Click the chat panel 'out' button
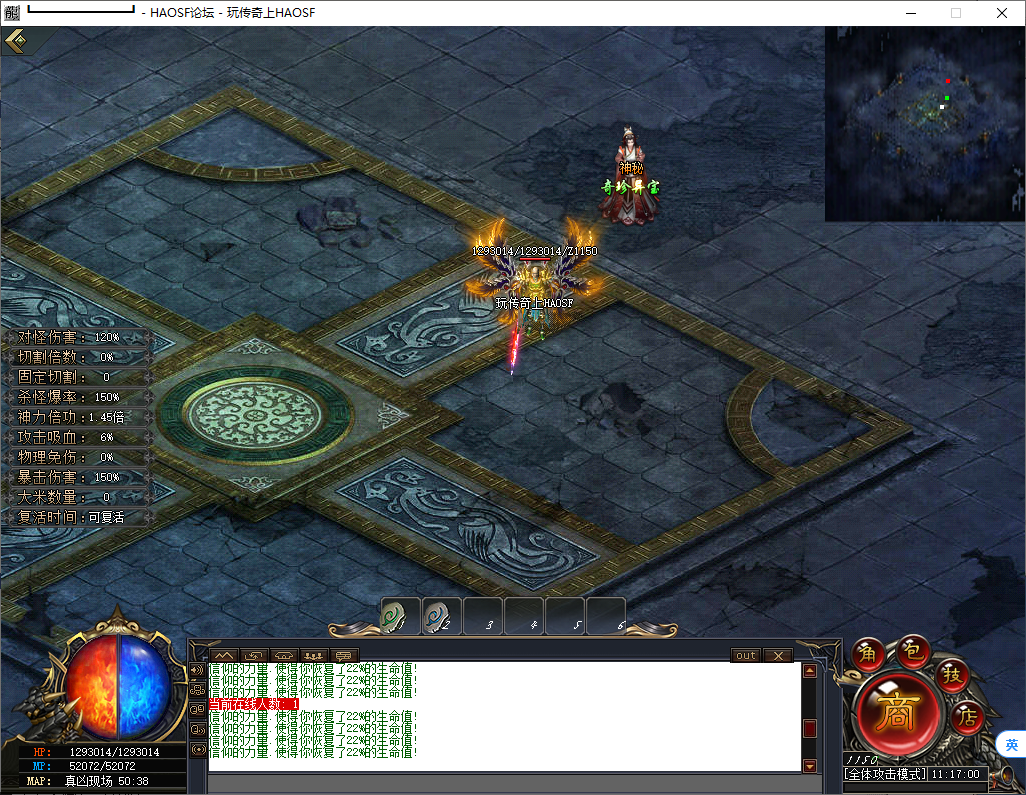Screen dimensions: 1026x795 pyautogui.click(x=746, y=656)
